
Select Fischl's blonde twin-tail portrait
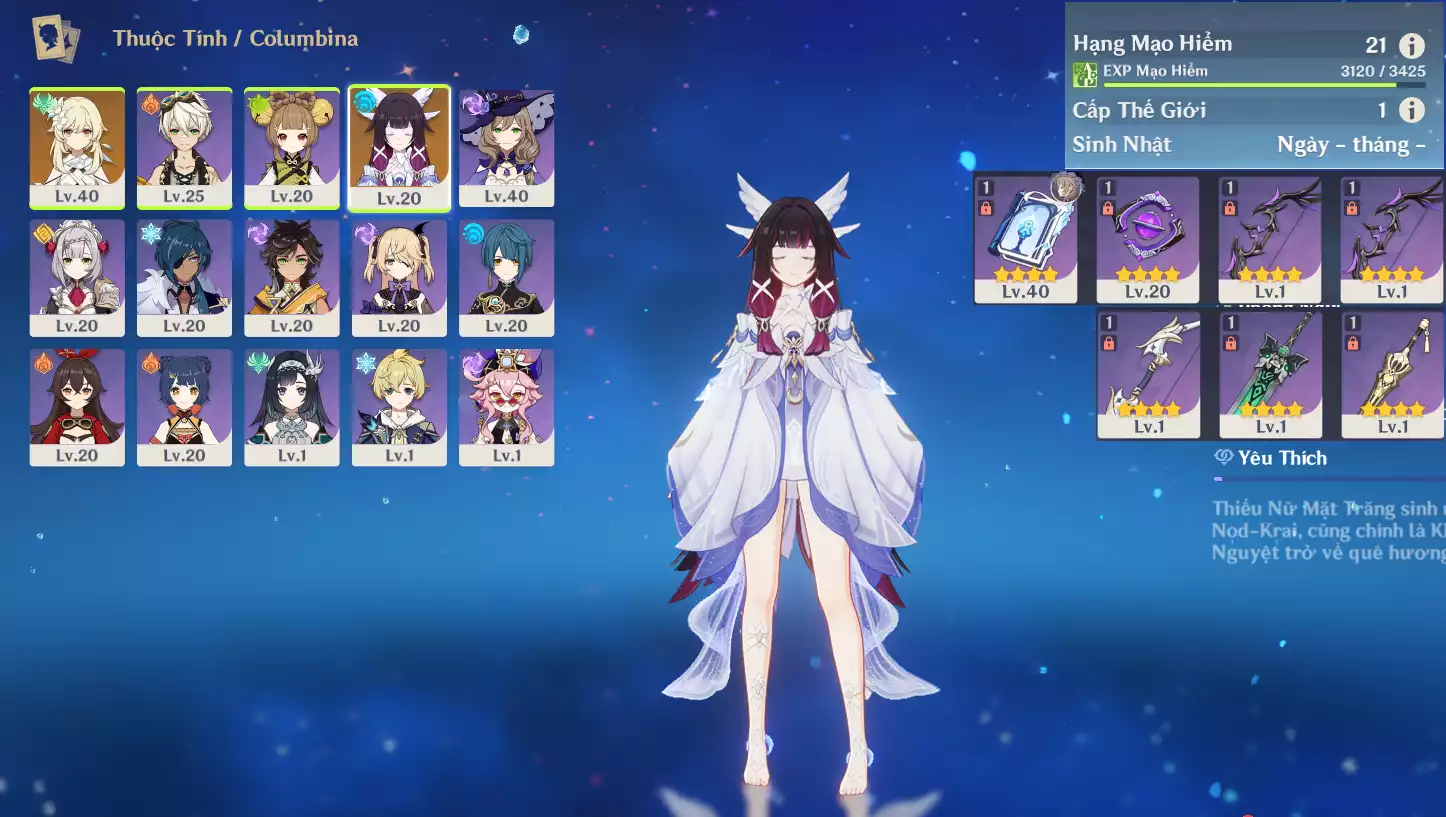pyautogui.click(x=399, y=277)
